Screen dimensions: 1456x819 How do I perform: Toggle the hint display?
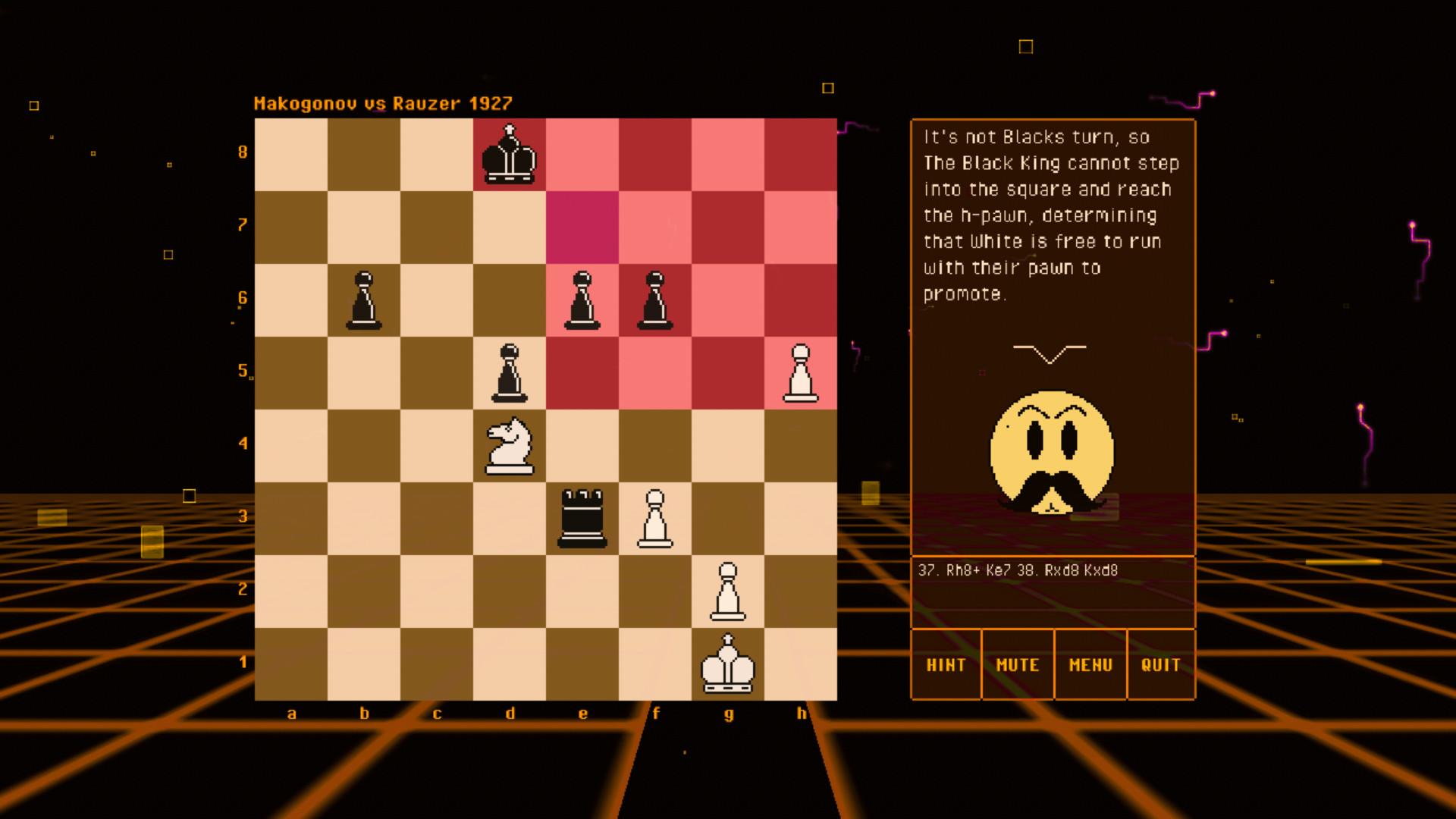coord(945,664)
